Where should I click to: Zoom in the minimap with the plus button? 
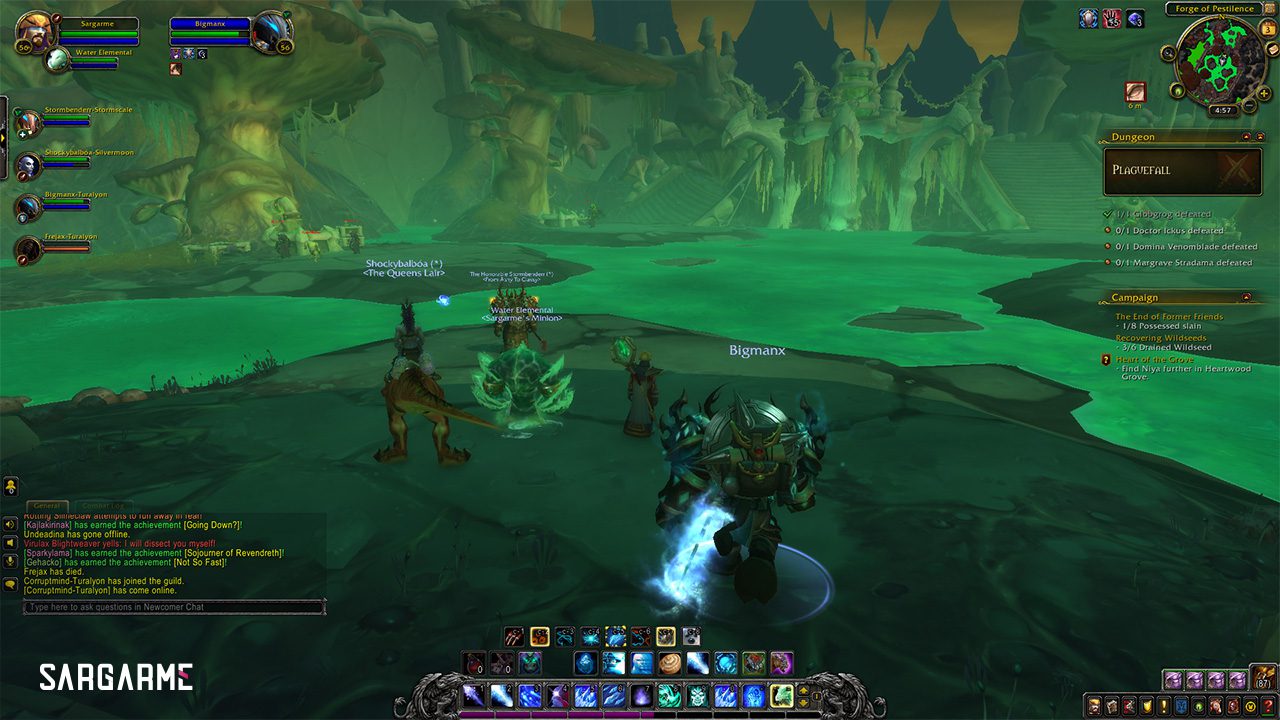pos(1265,92)
